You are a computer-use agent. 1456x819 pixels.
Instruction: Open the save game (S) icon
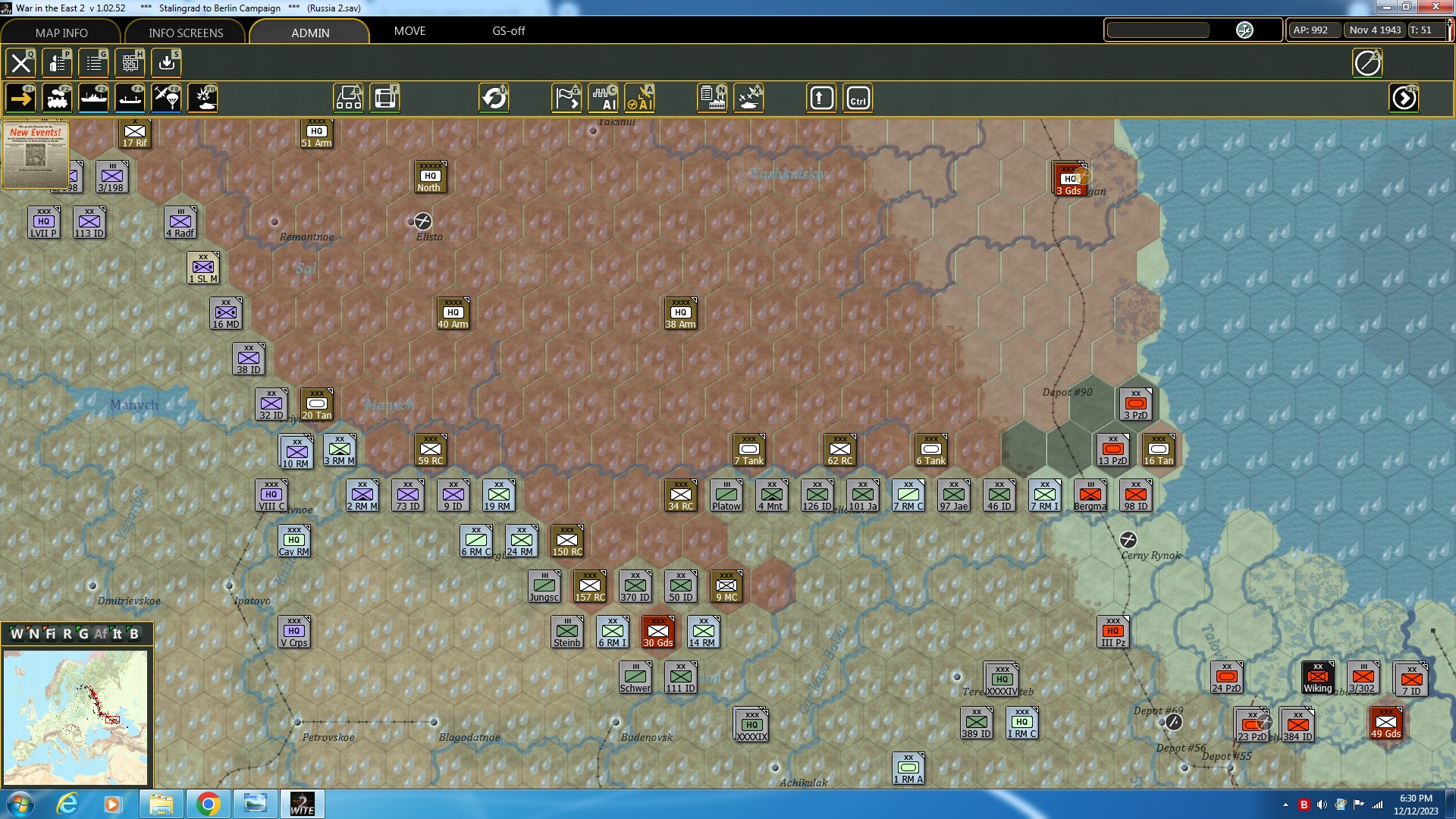(166, 63)
